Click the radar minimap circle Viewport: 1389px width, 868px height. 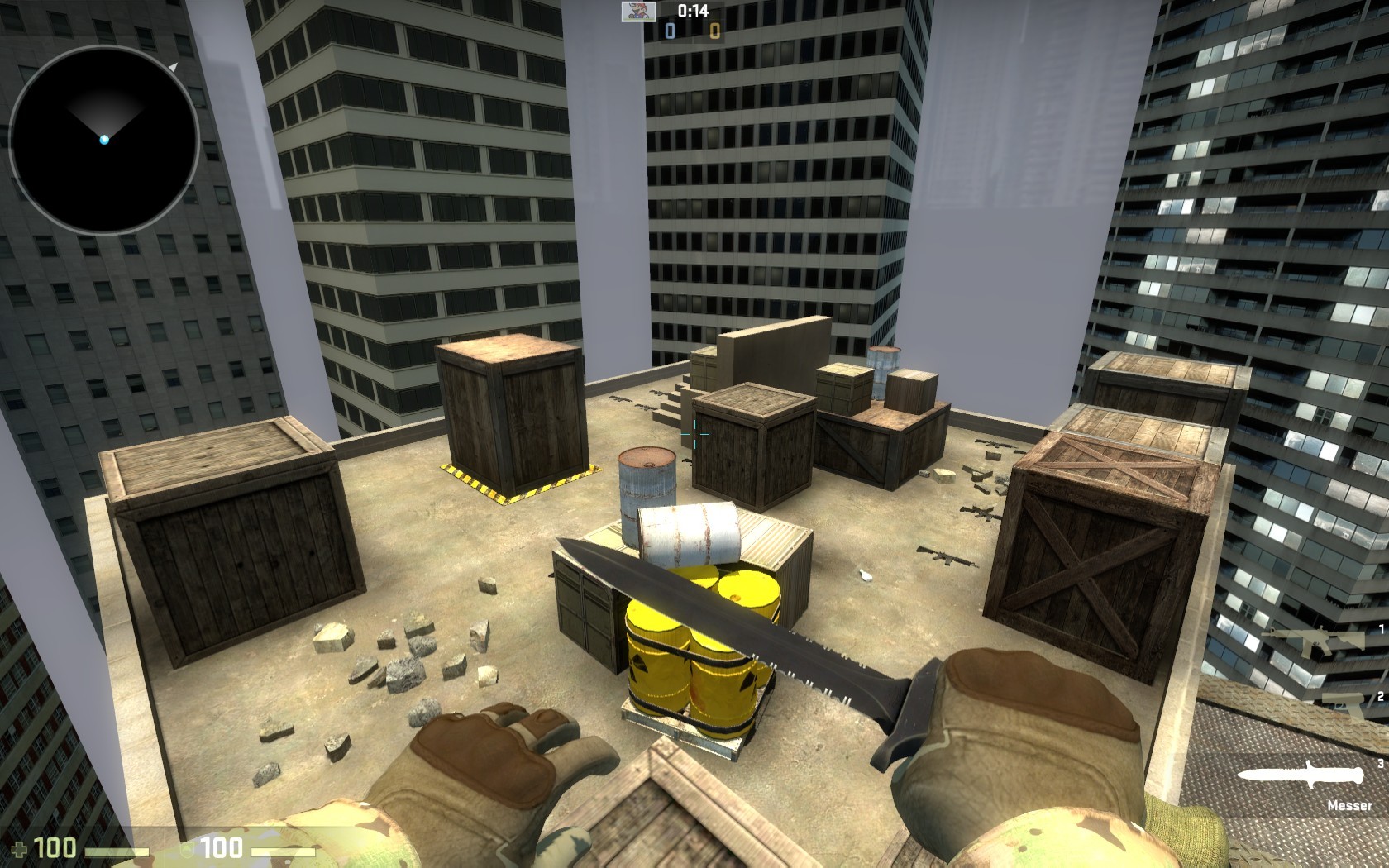[x=103, y=136]
